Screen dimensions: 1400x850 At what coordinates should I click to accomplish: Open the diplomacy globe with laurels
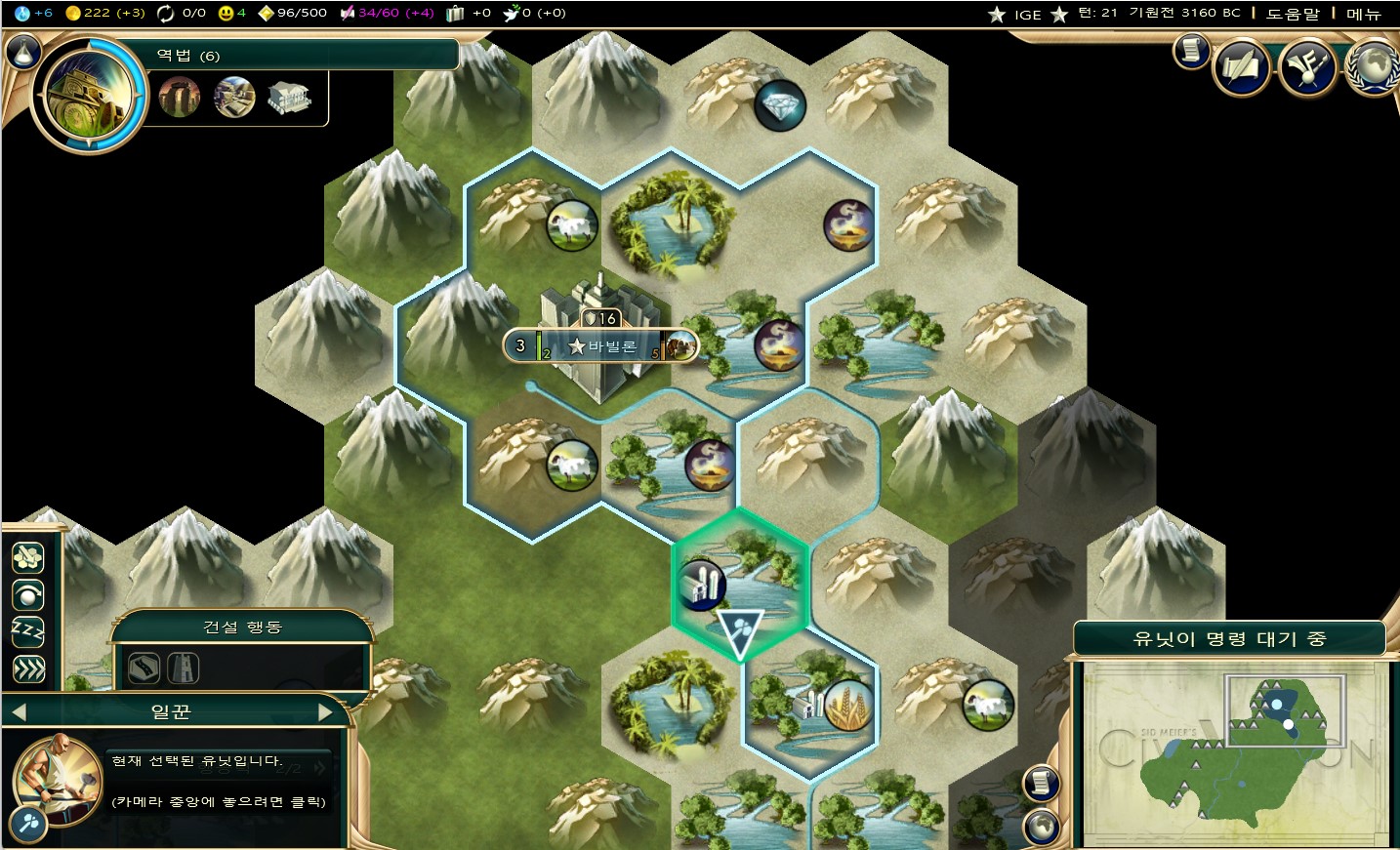pyautogui.click(x=1372, y=66)
